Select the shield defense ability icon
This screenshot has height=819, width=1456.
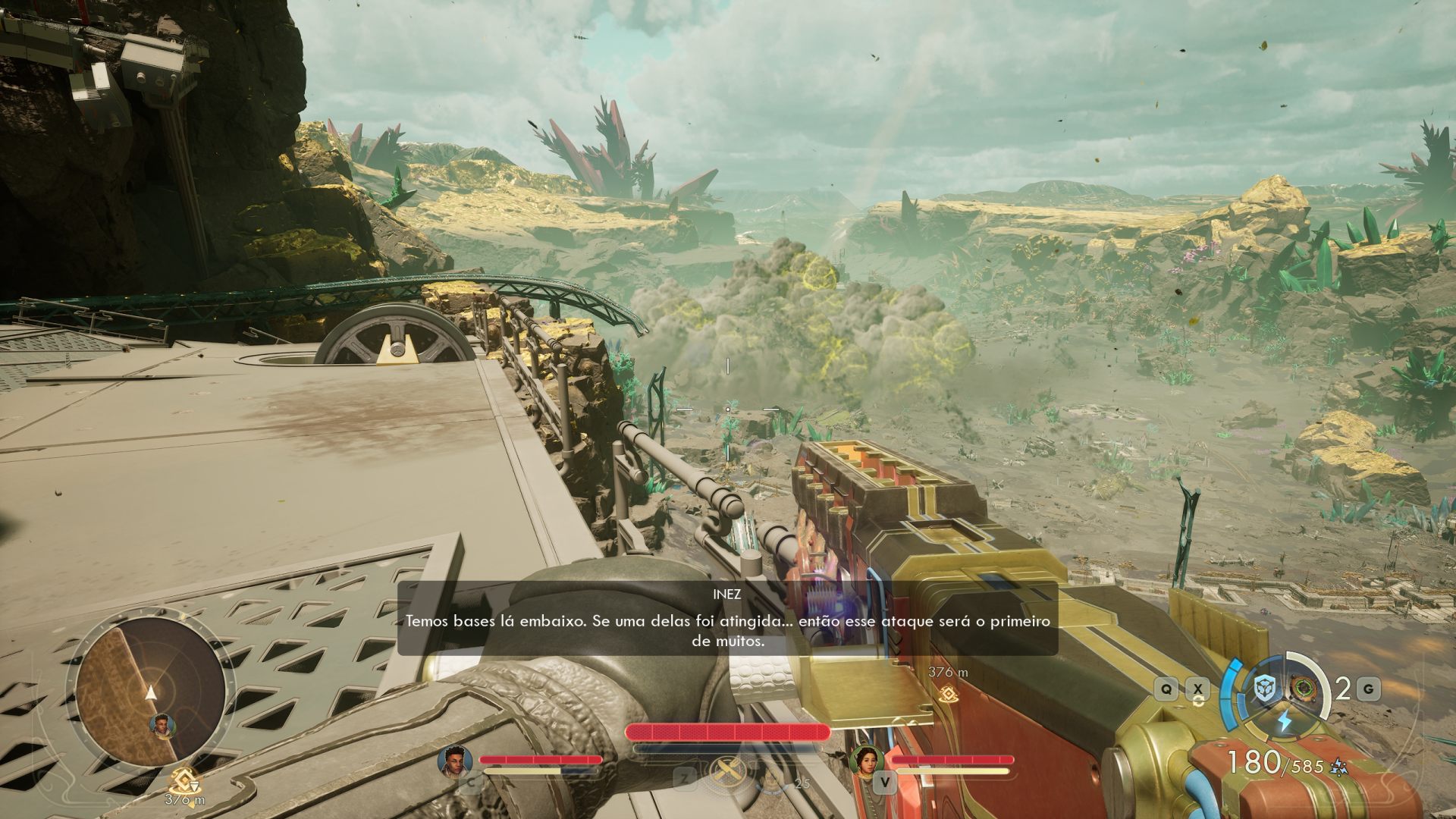1263,686
